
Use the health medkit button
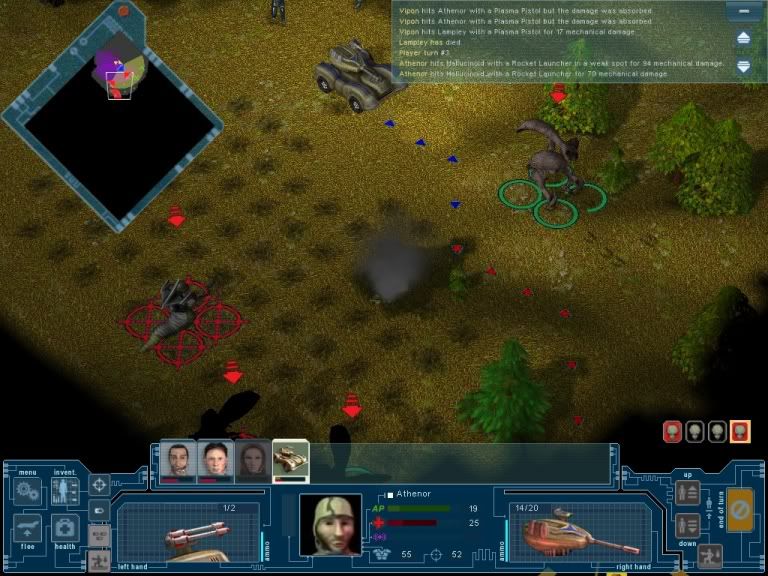tap(65, 529)
